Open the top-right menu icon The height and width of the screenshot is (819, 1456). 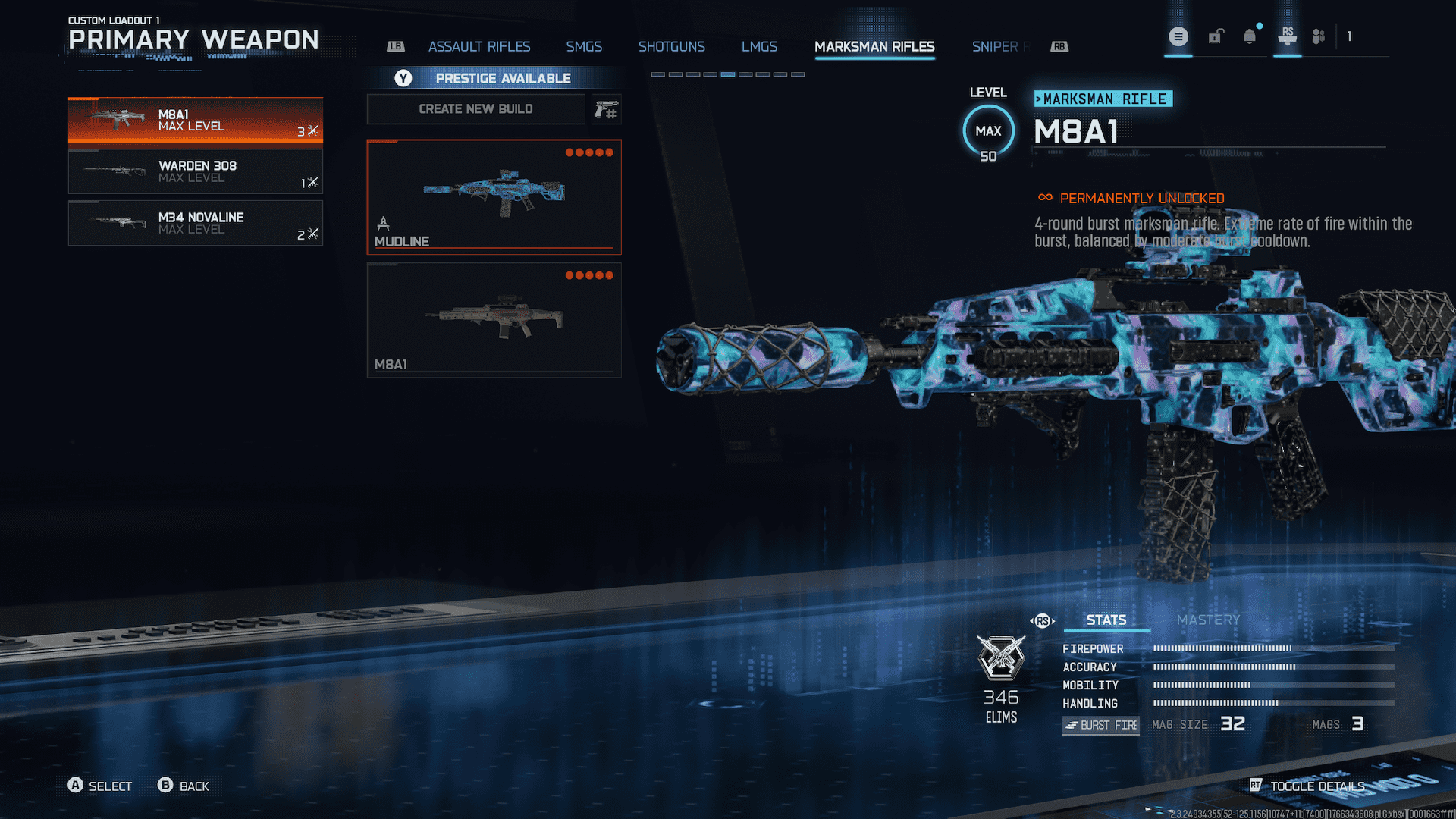click(x=1178, y=36)
